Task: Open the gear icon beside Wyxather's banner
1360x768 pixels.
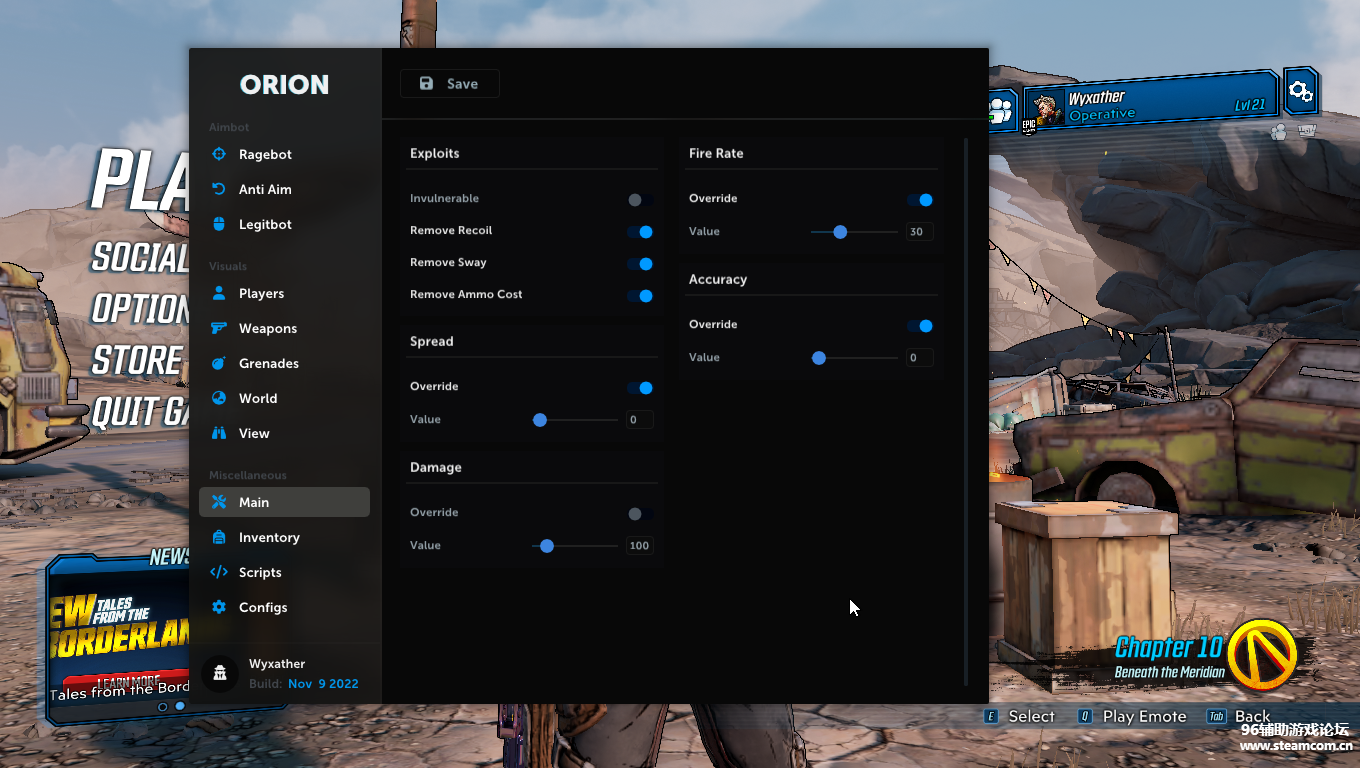Action: tap(1300, 92)
